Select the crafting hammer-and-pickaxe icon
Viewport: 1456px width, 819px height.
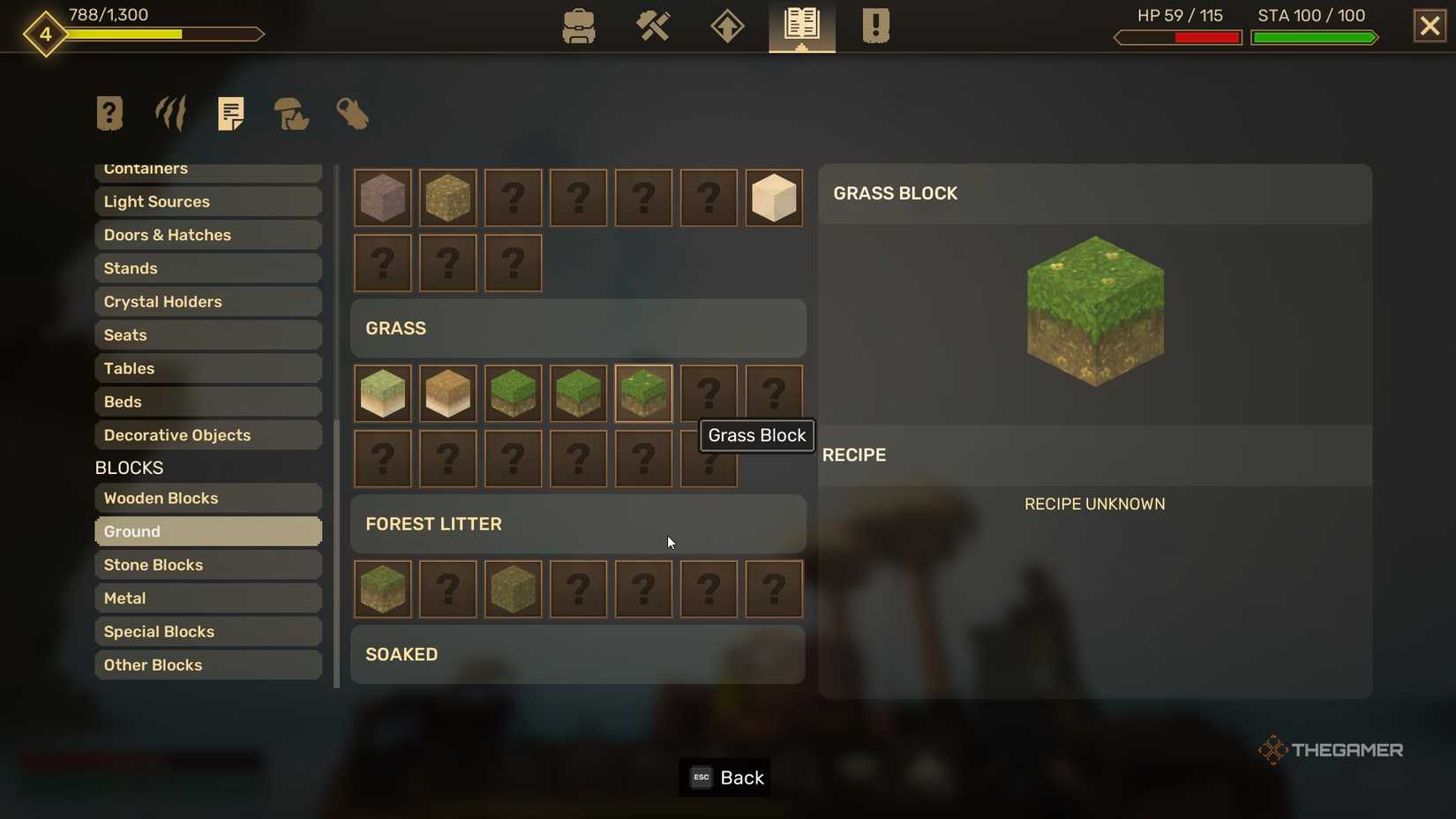click(653, 26)
